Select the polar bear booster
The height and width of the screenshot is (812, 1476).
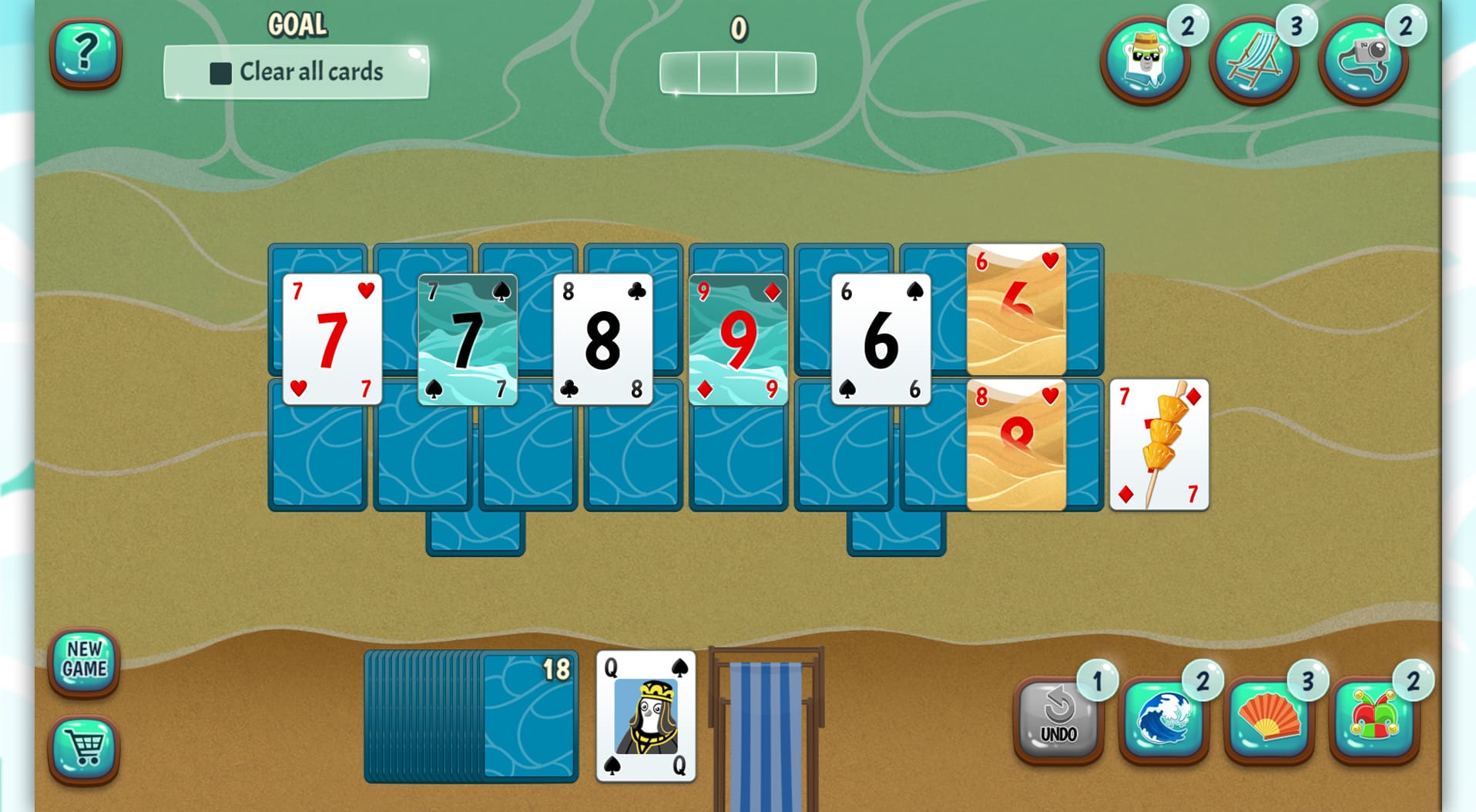pyautogui.click(x=1145, y=60)
